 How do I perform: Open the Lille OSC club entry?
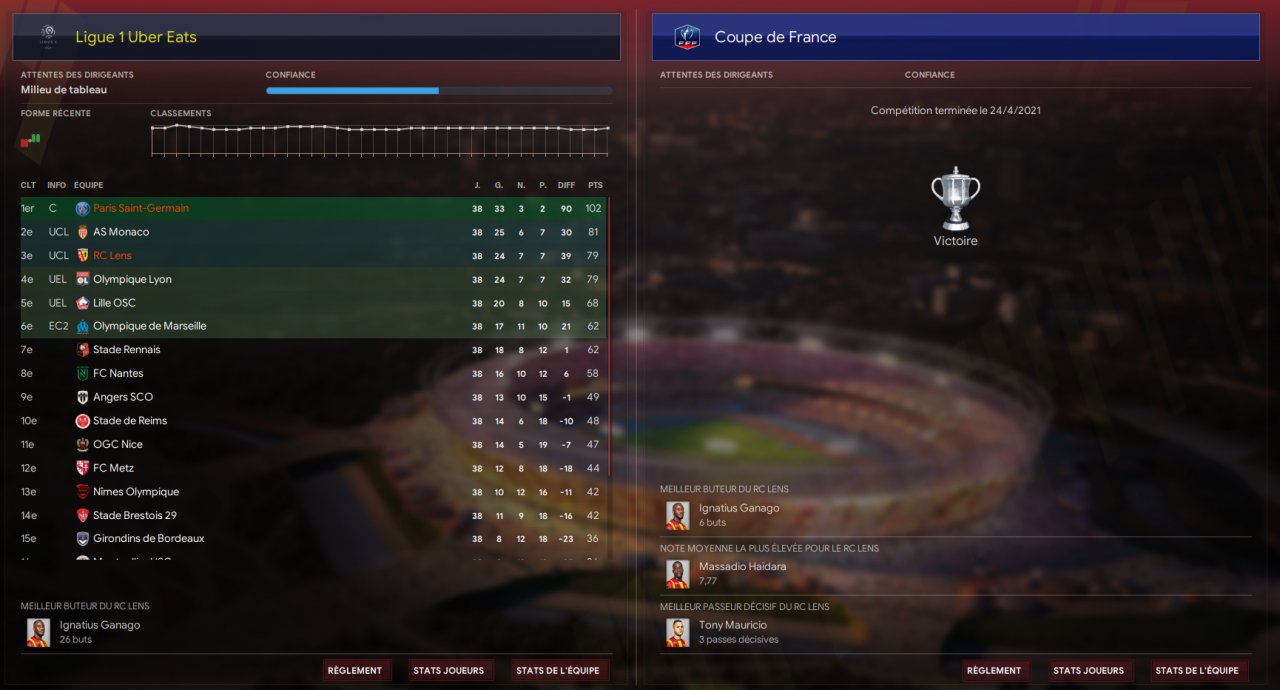tap(114, 303)
